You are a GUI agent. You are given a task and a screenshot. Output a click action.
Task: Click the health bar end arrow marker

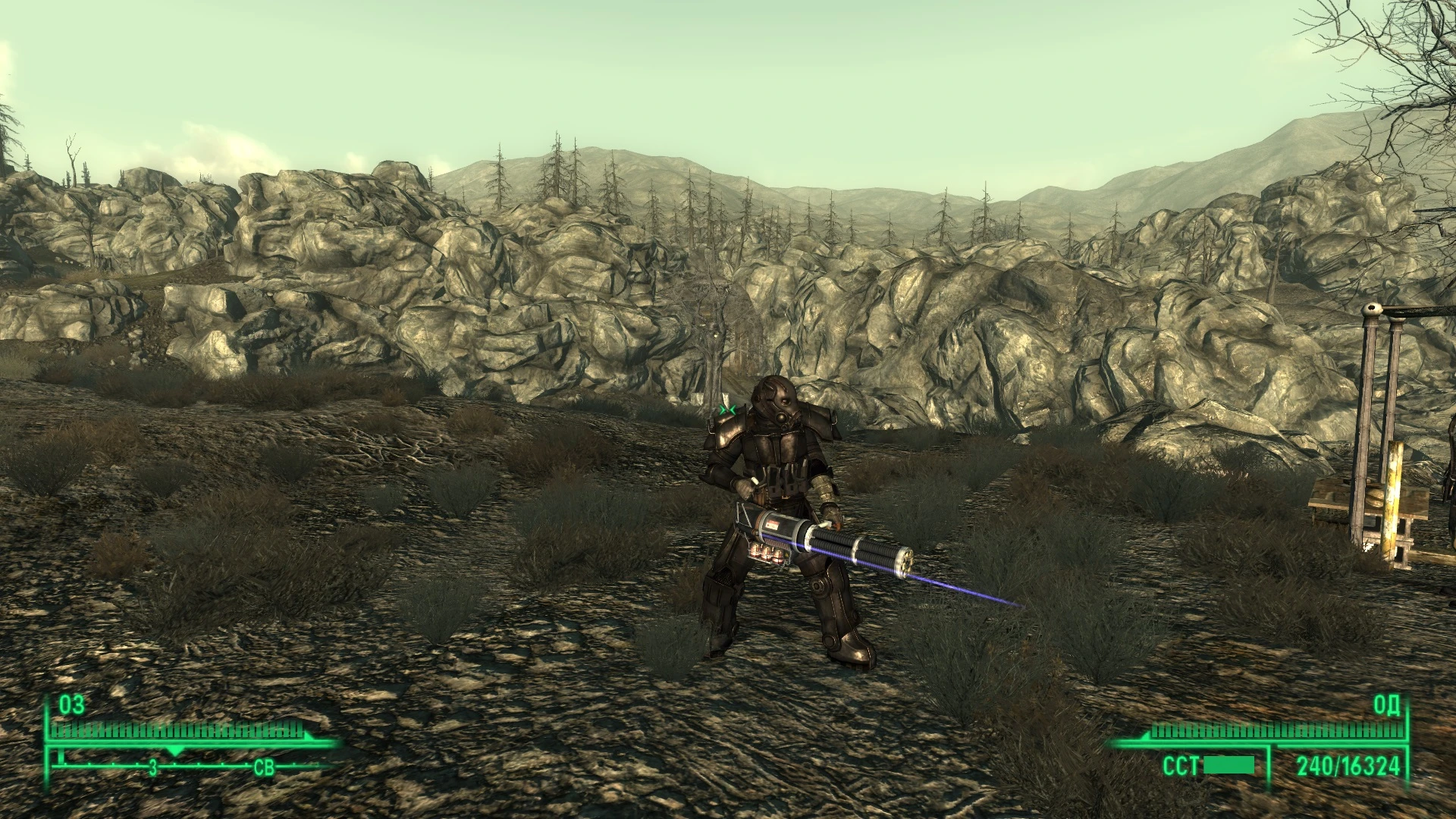(x=309, y=734)
